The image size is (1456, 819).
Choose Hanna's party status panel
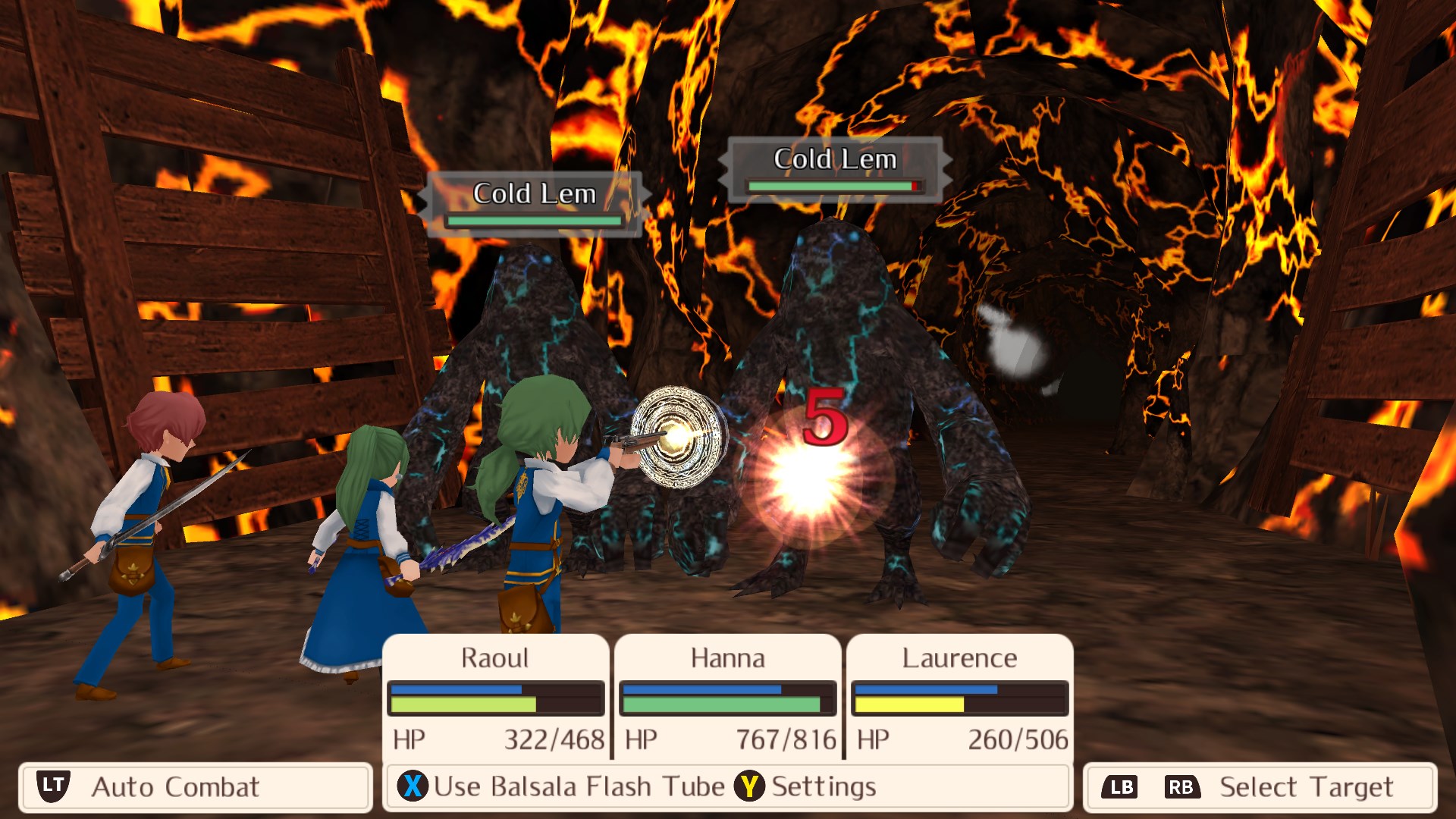pyautogui.click(x=728, y=696)
